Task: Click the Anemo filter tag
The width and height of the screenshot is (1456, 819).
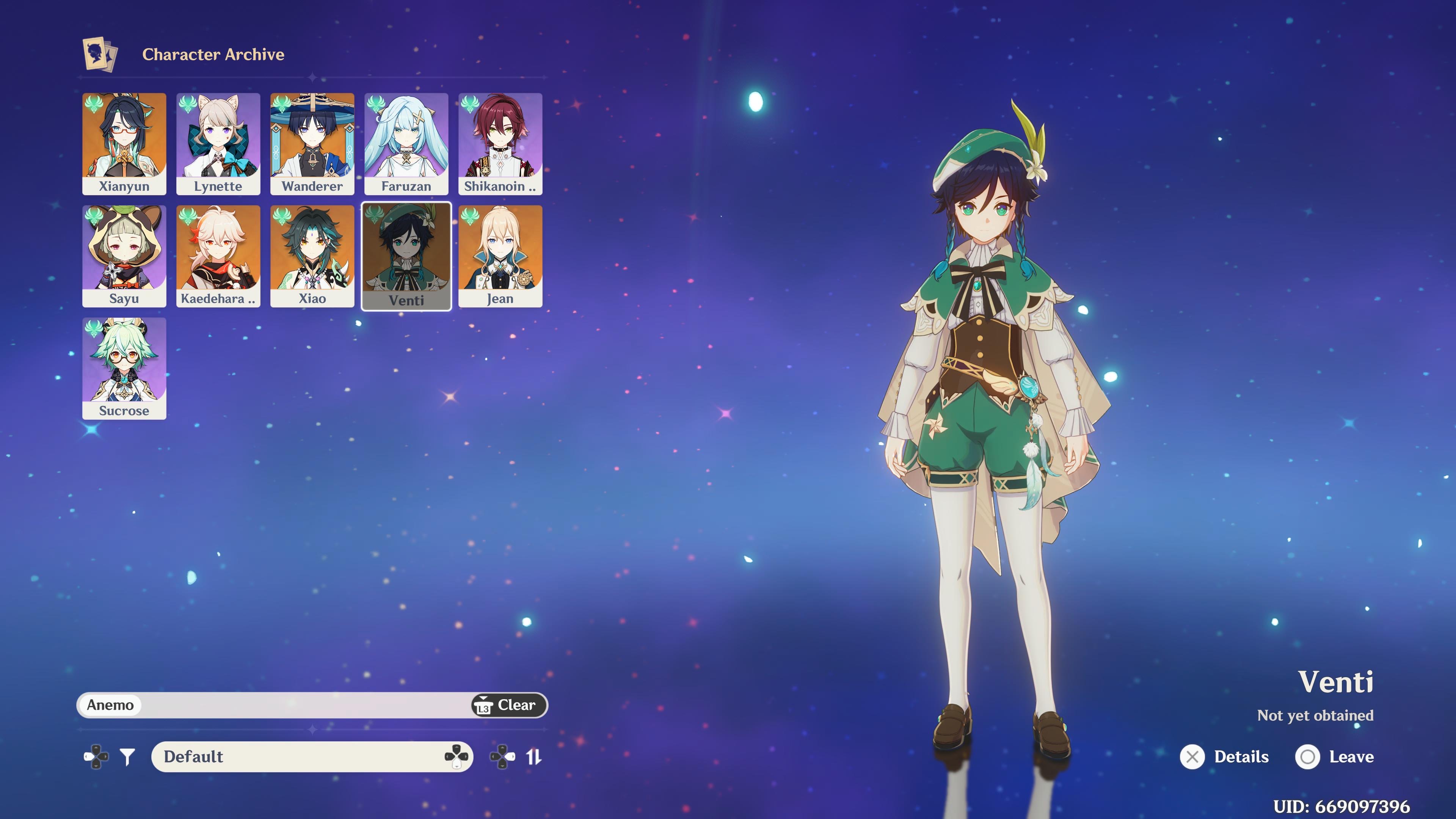Action: 110,705
